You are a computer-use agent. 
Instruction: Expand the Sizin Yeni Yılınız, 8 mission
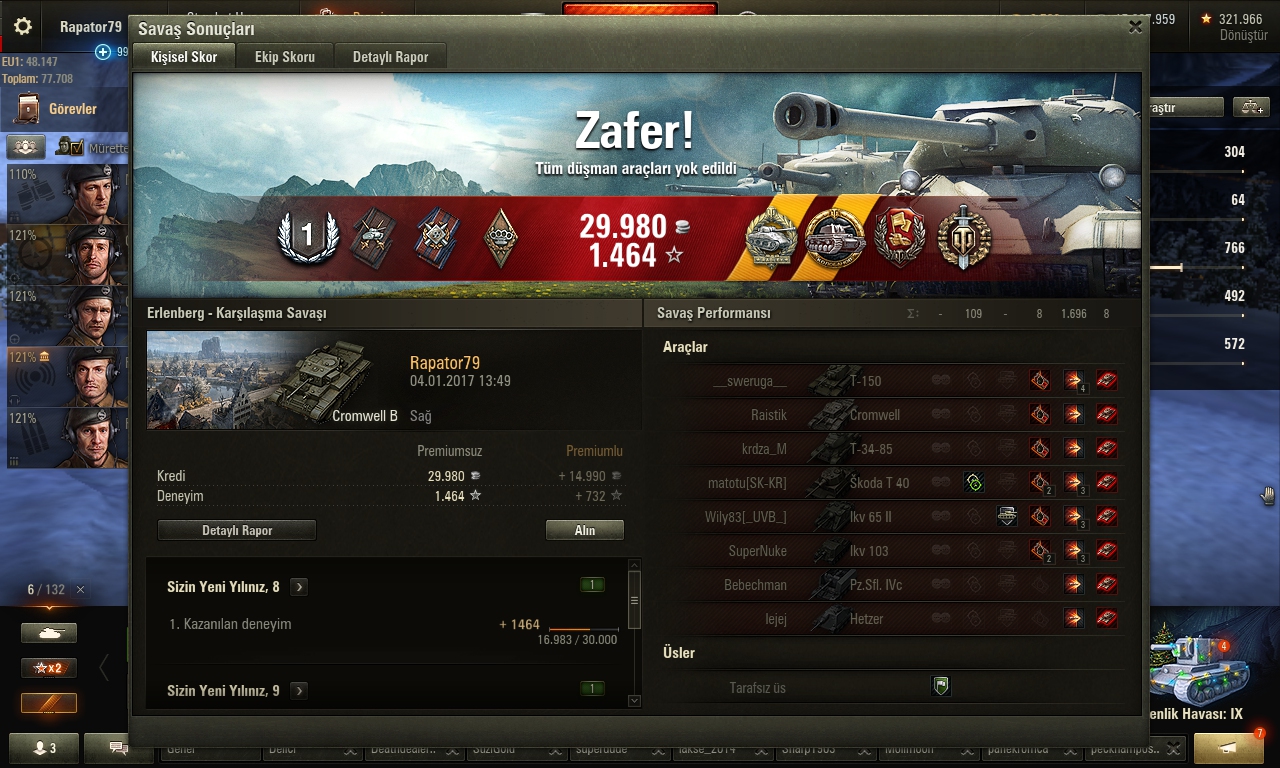pyautogui.click(x=299, y=587)
